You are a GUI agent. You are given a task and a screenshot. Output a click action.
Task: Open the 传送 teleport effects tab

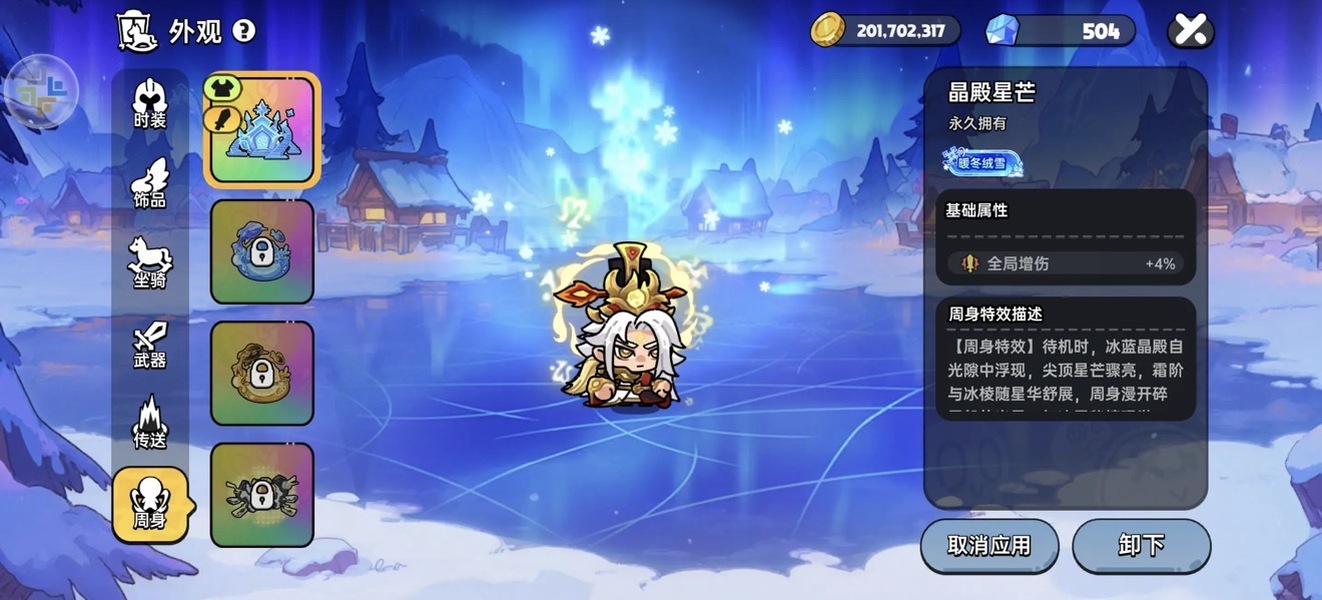pos(150,423)
